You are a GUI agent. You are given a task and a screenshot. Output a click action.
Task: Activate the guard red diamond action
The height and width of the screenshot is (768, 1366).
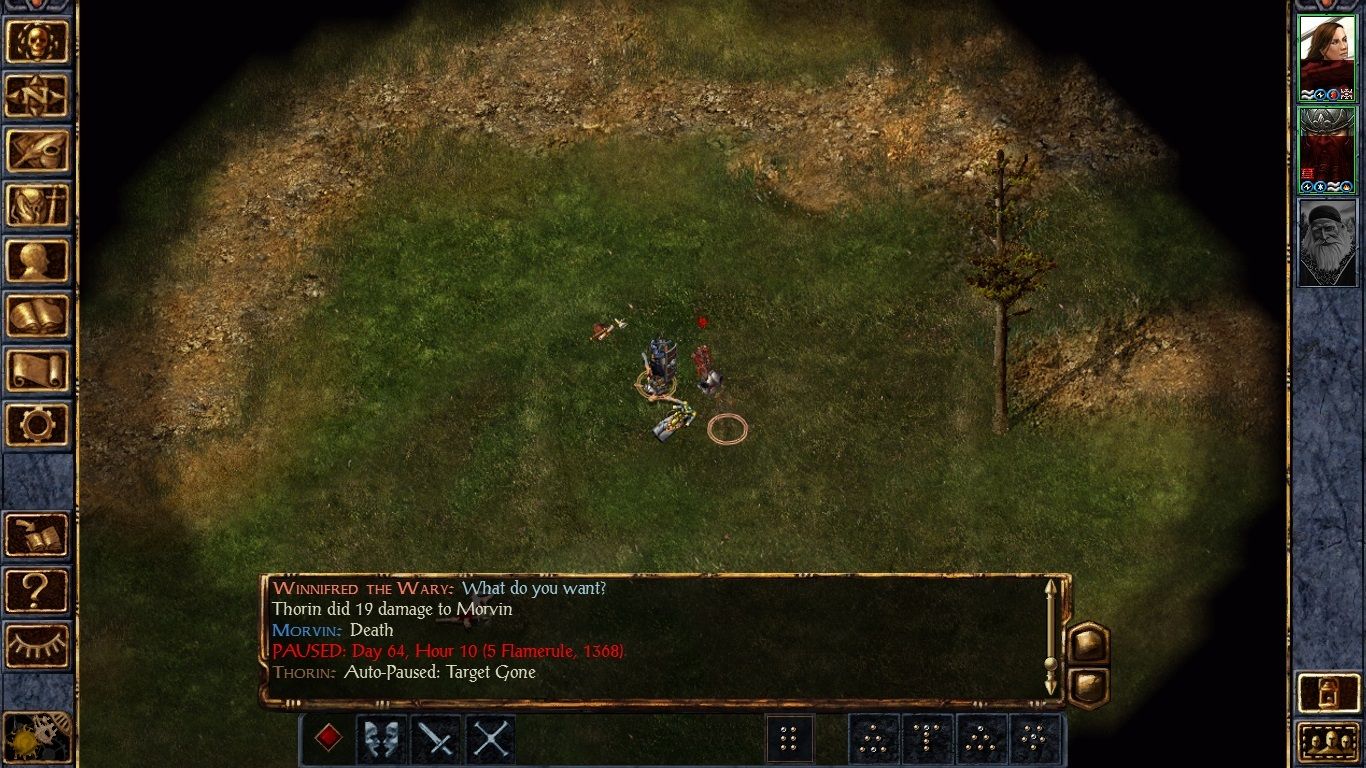pos(329,739)
